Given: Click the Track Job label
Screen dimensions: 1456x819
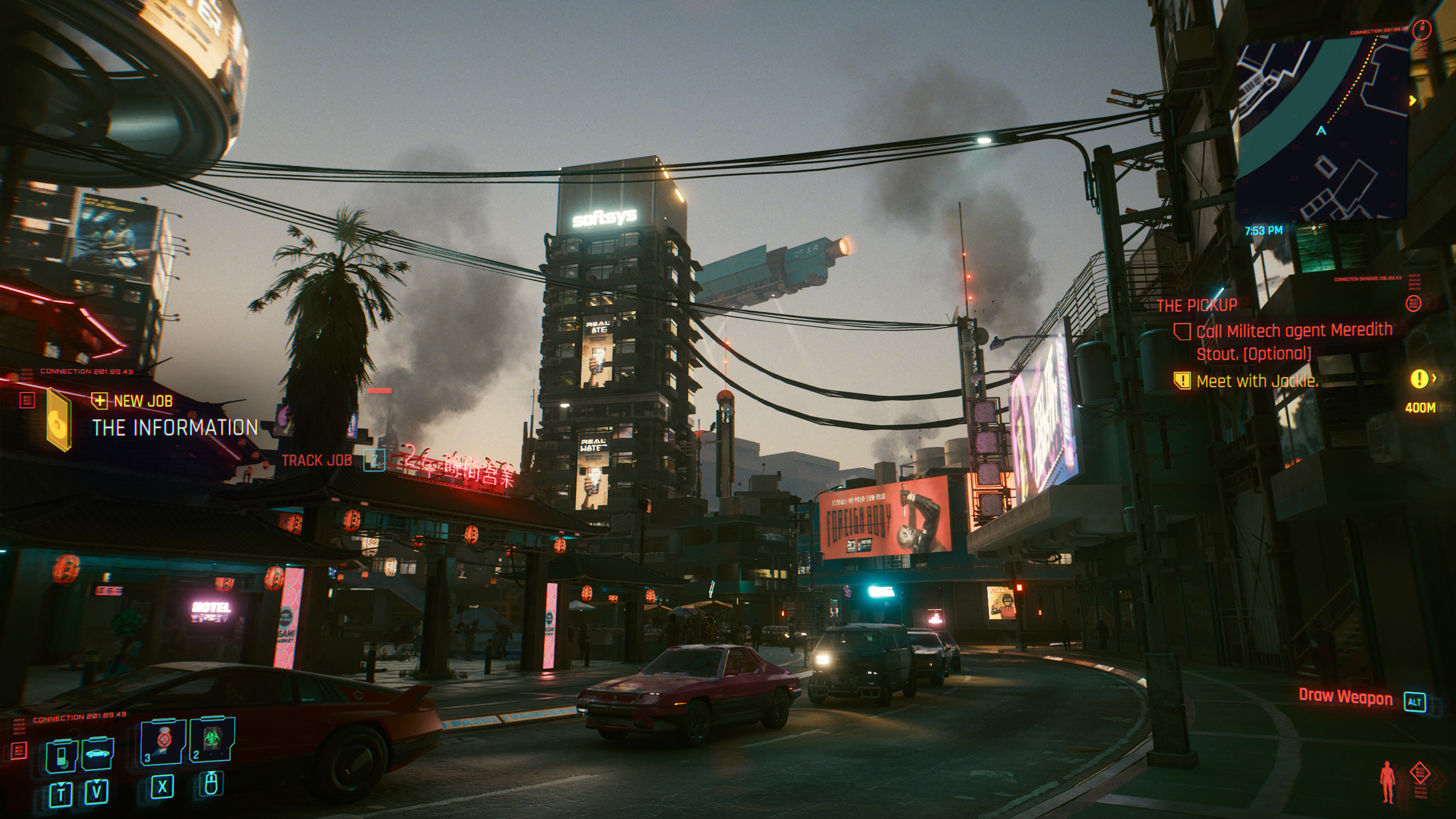Looking at the screenshot, I should pyautogui.click(x=317, y=461).
